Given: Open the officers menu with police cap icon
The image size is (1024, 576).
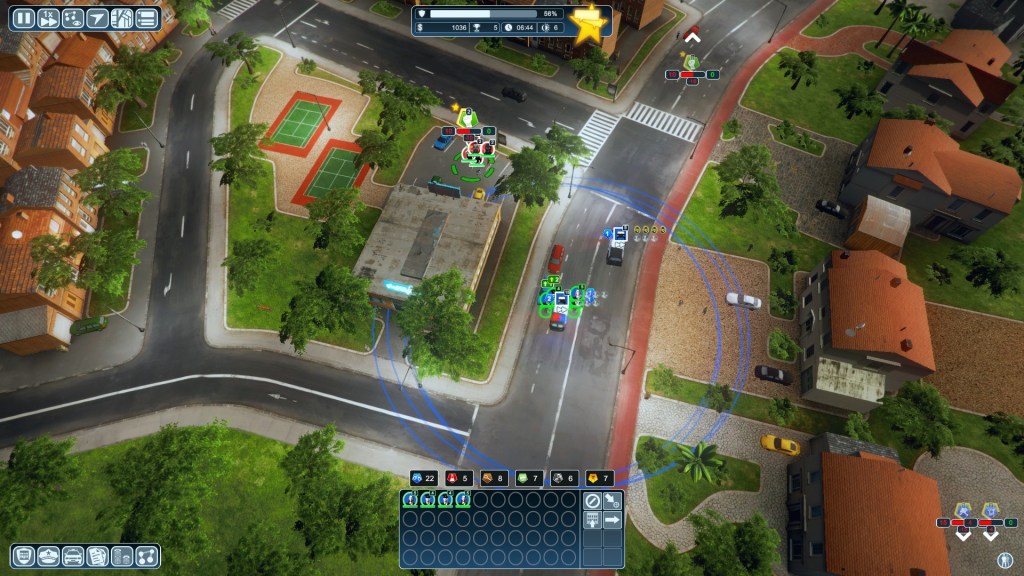Looking at the screenshot, I should [x=49, y=556].
